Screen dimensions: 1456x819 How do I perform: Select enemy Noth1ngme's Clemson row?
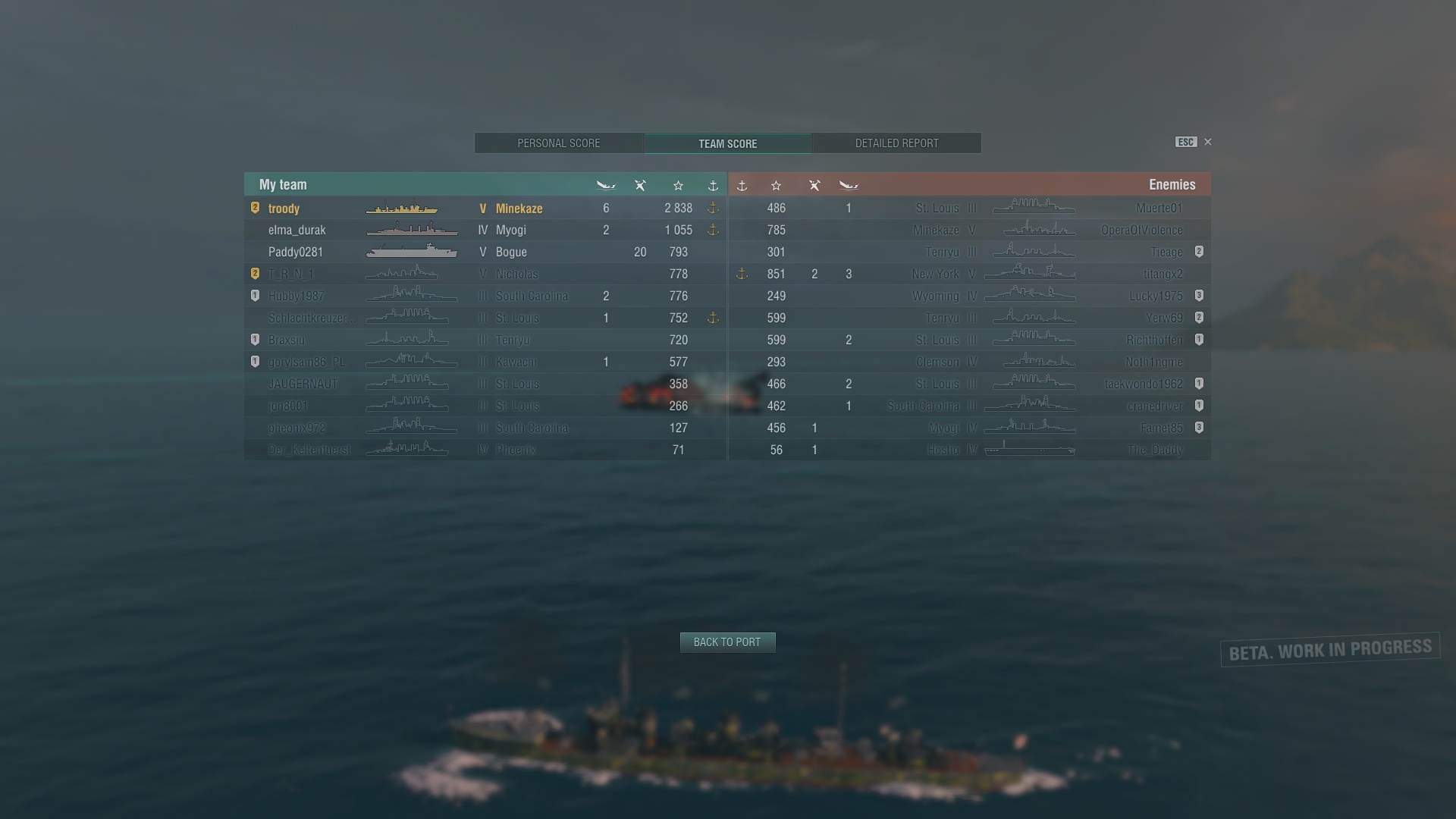[x=969, y=362]
